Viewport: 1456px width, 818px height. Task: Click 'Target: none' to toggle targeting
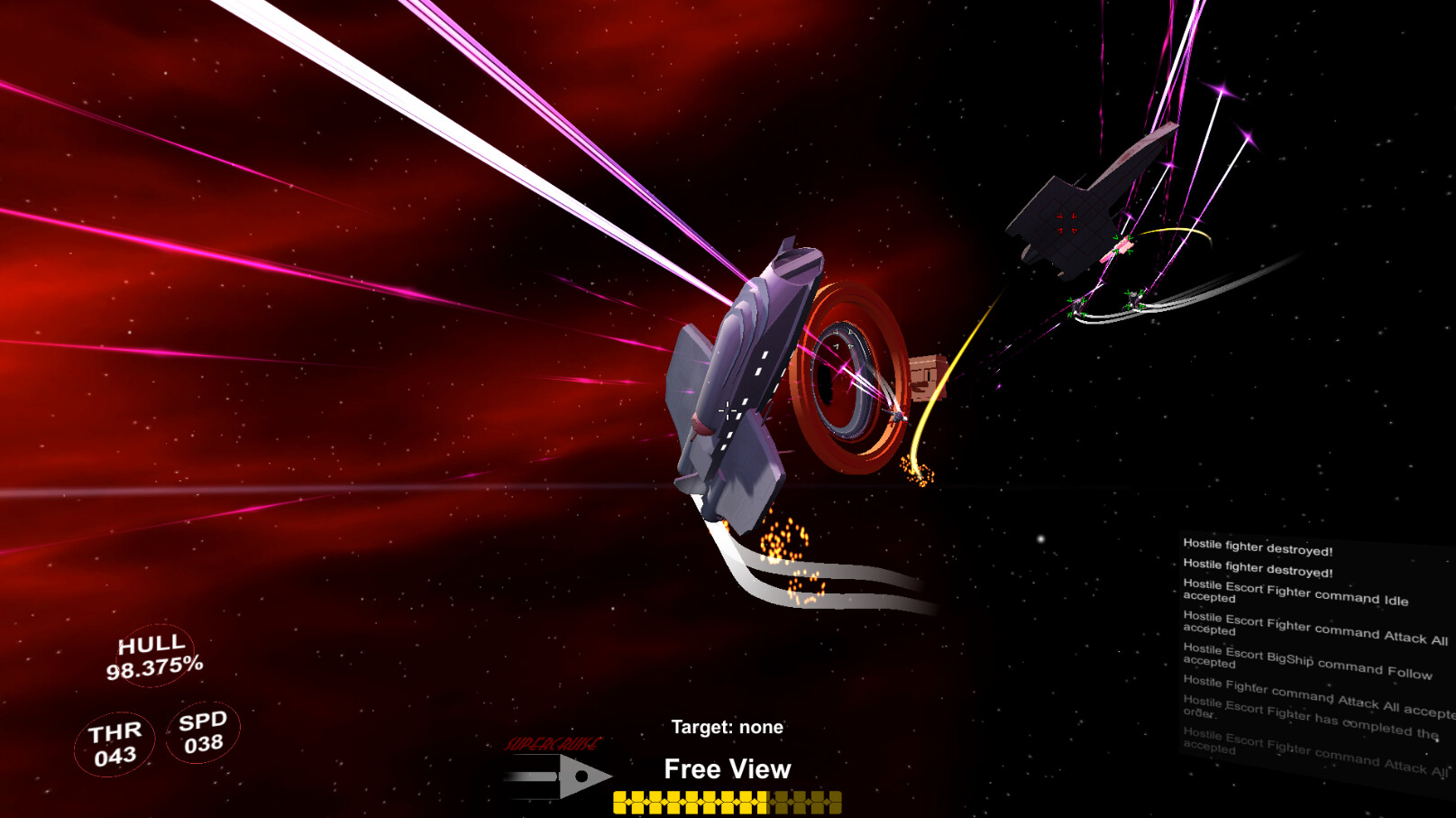727,727
